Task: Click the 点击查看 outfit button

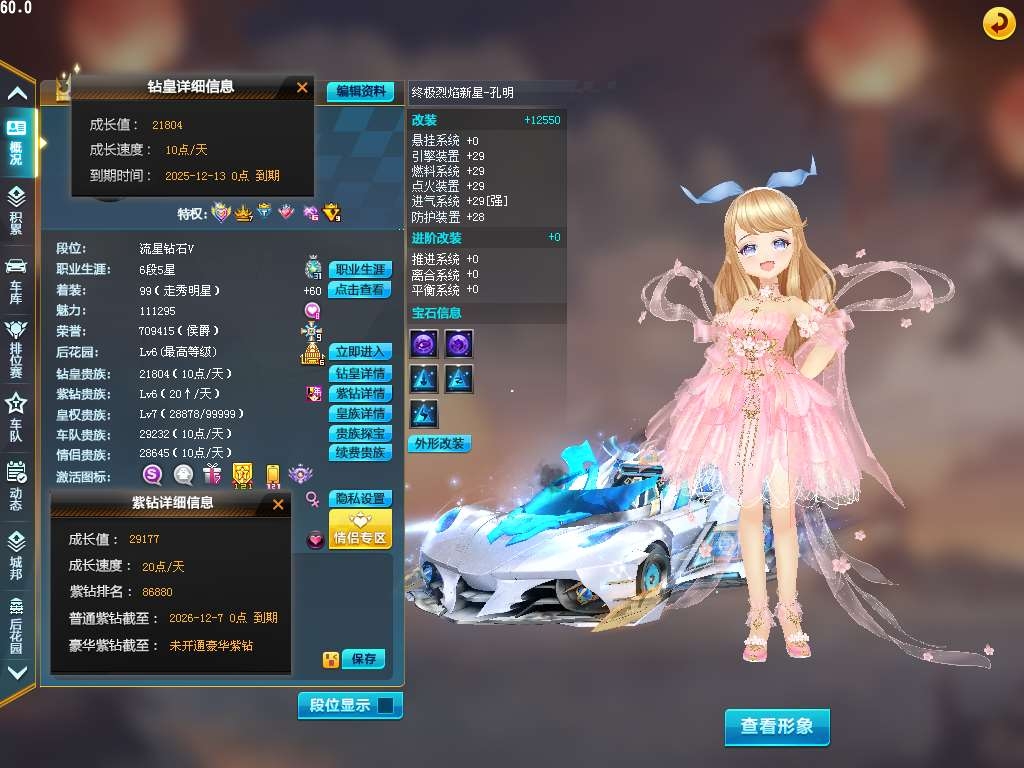Action: [x=360, y=290]
